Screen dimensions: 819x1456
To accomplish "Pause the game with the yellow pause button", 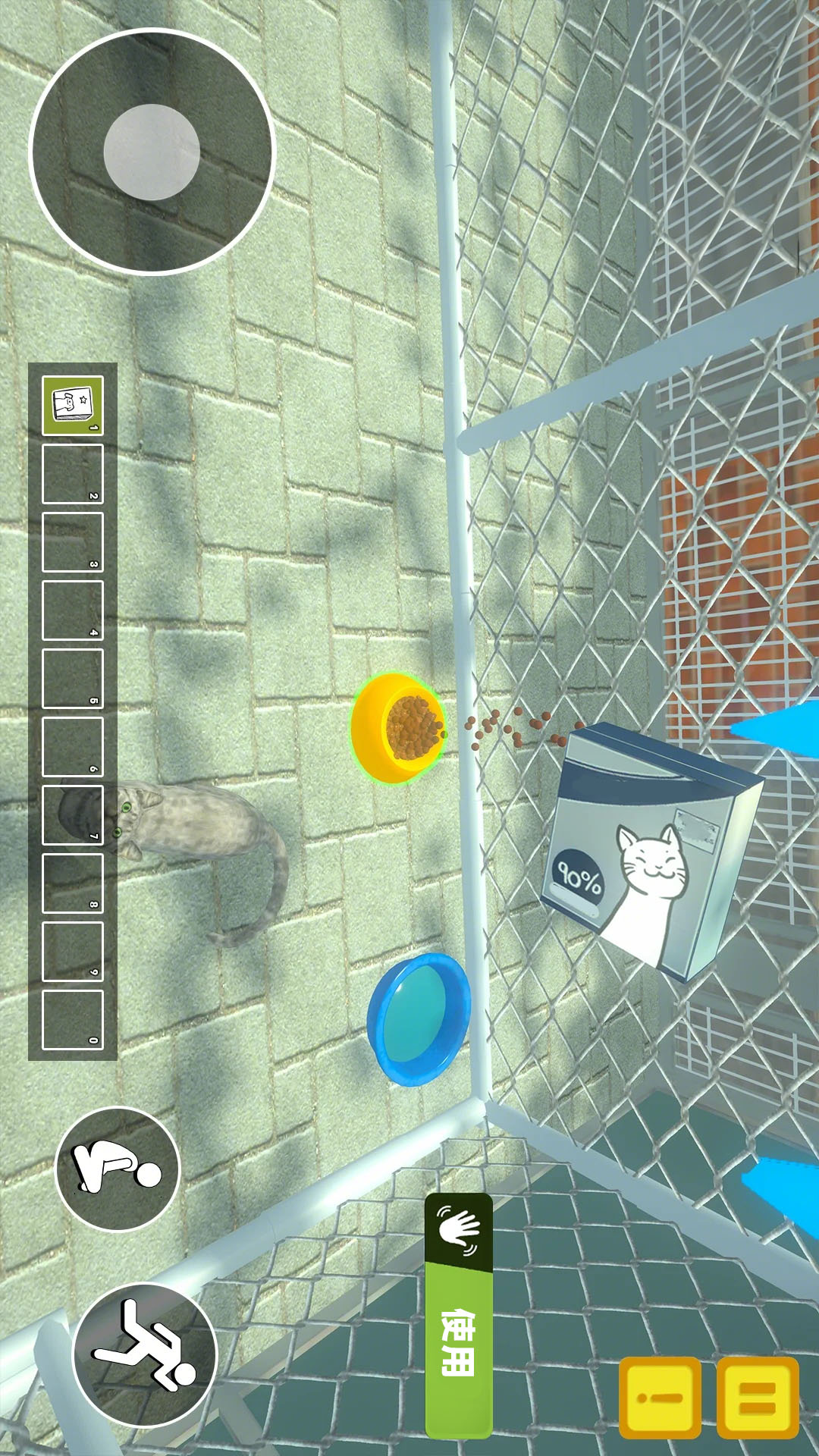I will click(x=757, y=1398).
